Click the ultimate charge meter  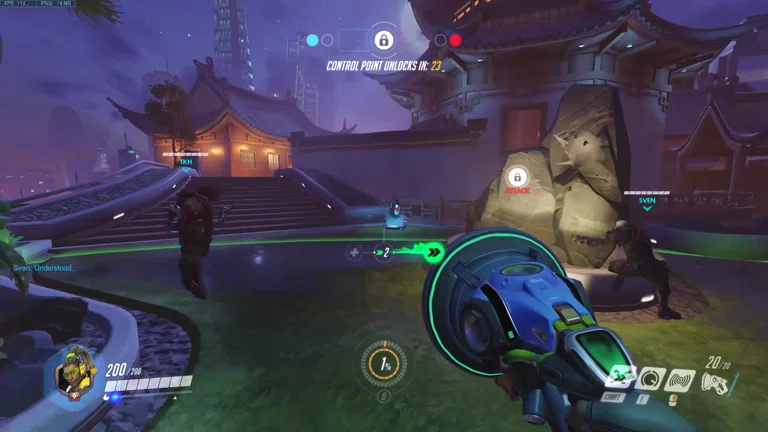382,364
